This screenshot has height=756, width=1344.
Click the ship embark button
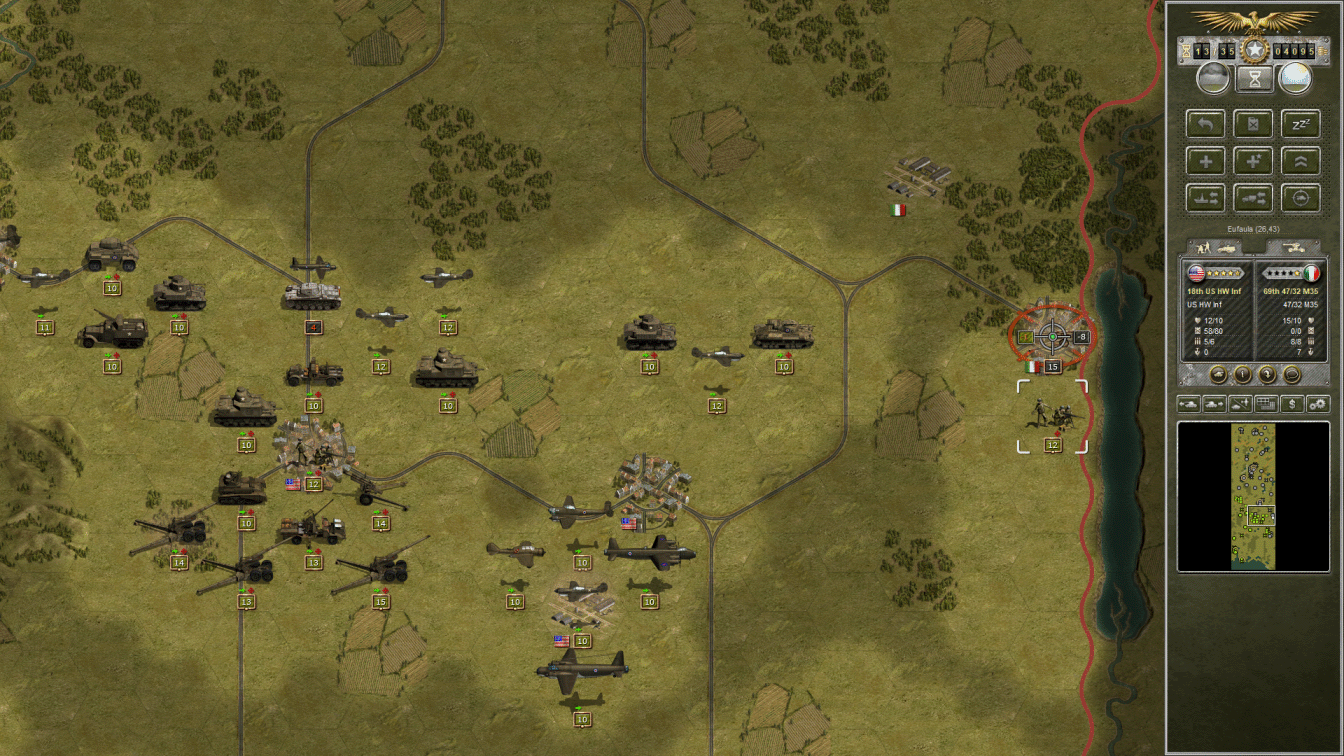1206,197
